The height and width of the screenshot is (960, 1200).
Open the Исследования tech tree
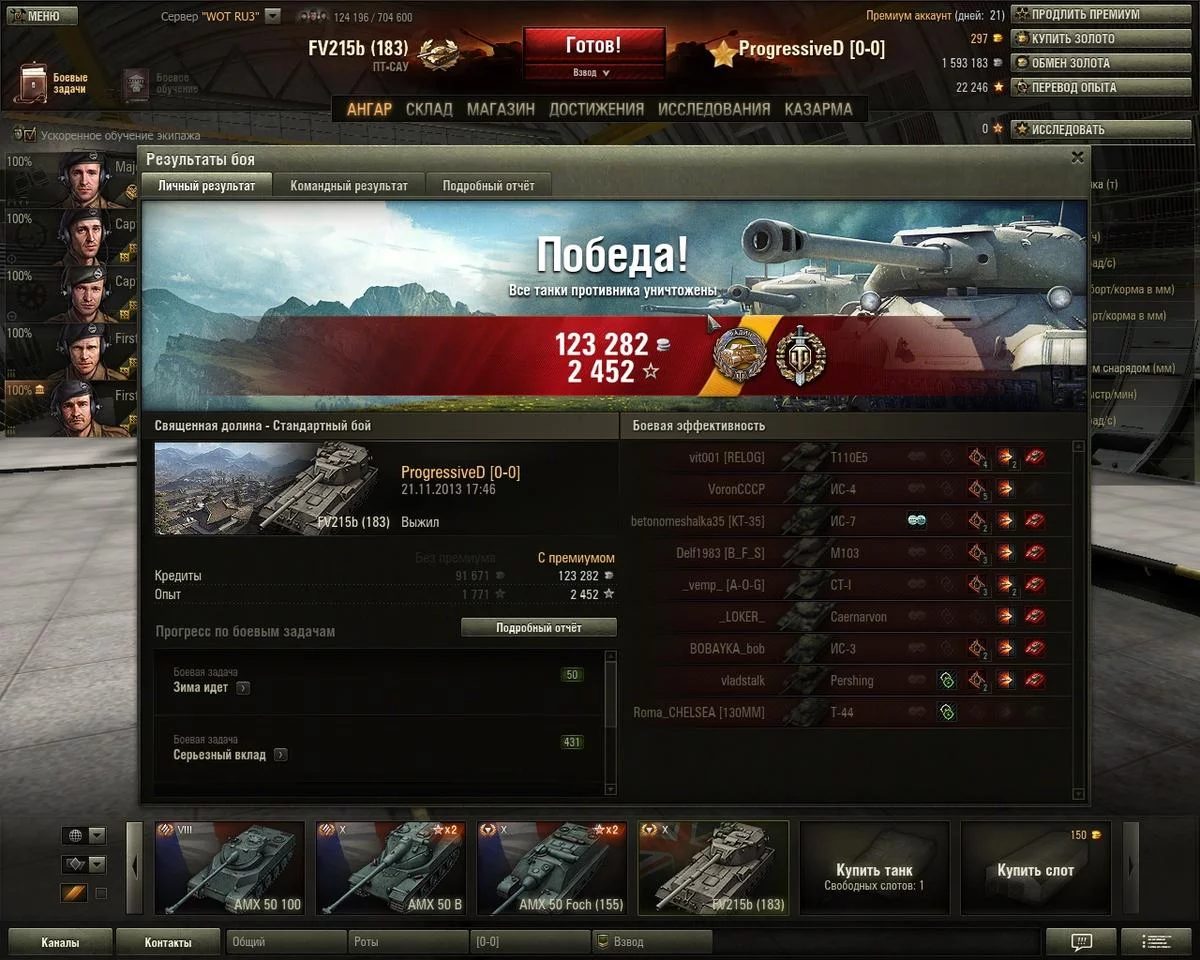pos(714,109)
